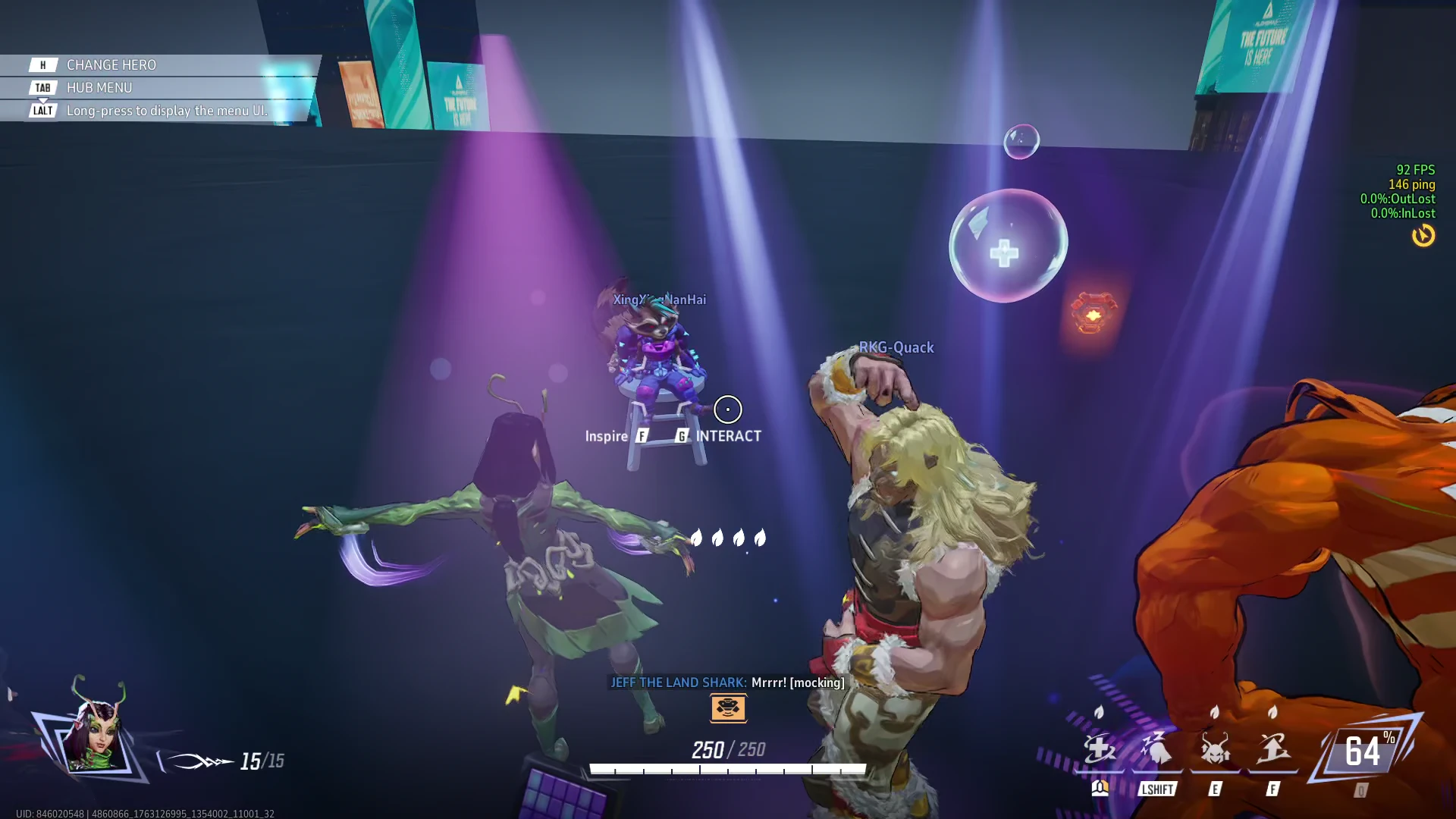Open the Change Hero menu entry
The image size is (1456, 819).
[111, 65]
